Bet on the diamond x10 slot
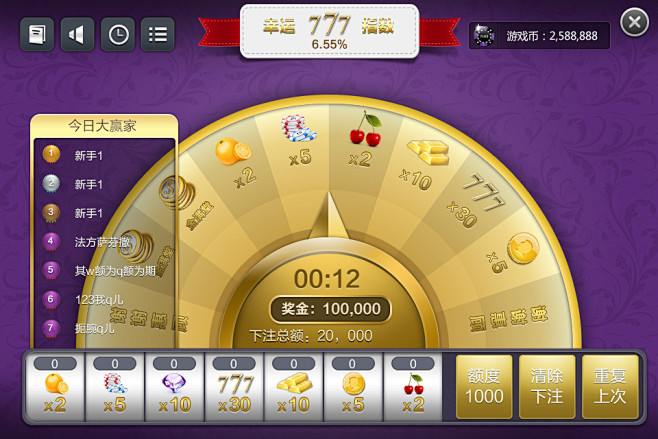Screen dimensions: 658x439 174,387
